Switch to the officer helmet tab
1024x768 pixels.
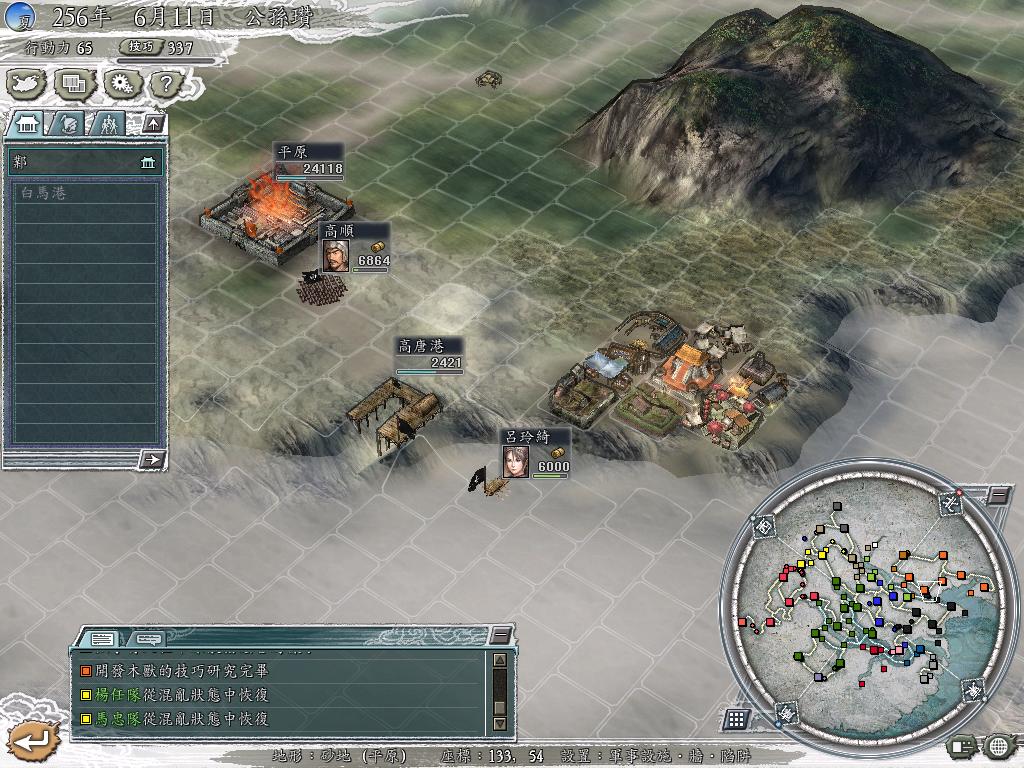click(x=68, y=124)
